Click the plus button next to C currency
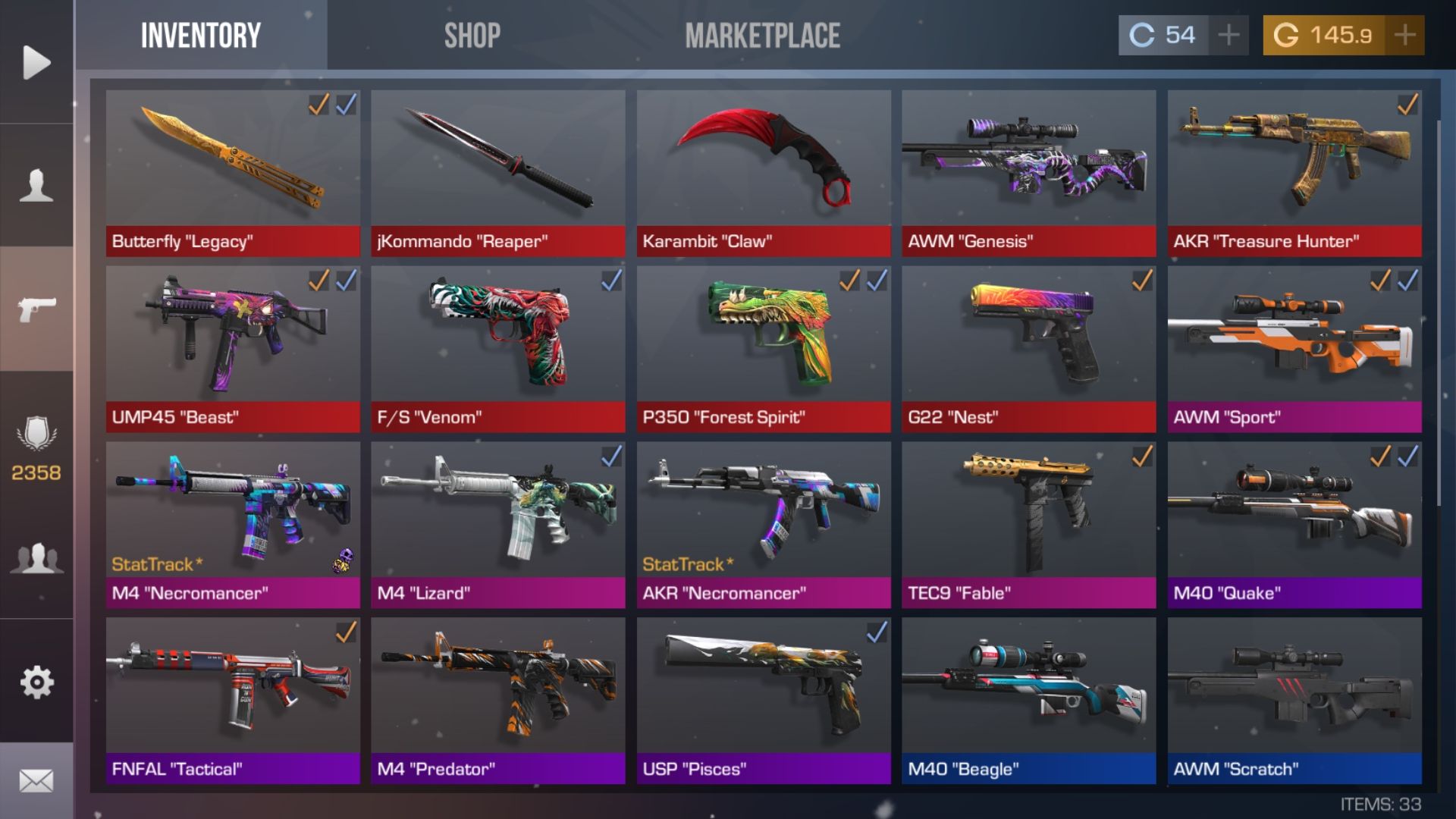The width and height of the screenshot is (1456, 819). pos(1228,34)
